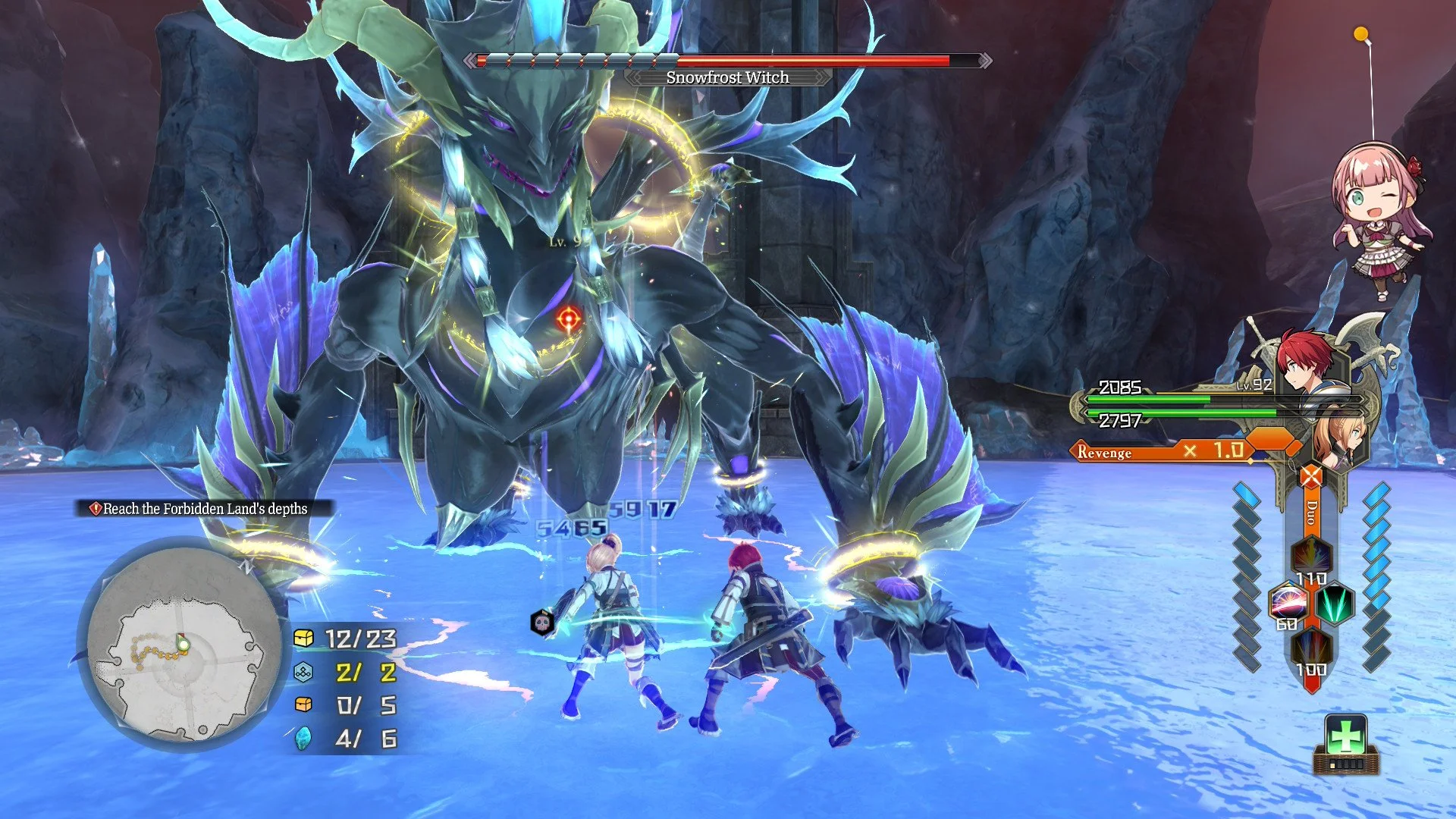Click the Duo mode crossed-swords emblem

(x=1311, y=477)
